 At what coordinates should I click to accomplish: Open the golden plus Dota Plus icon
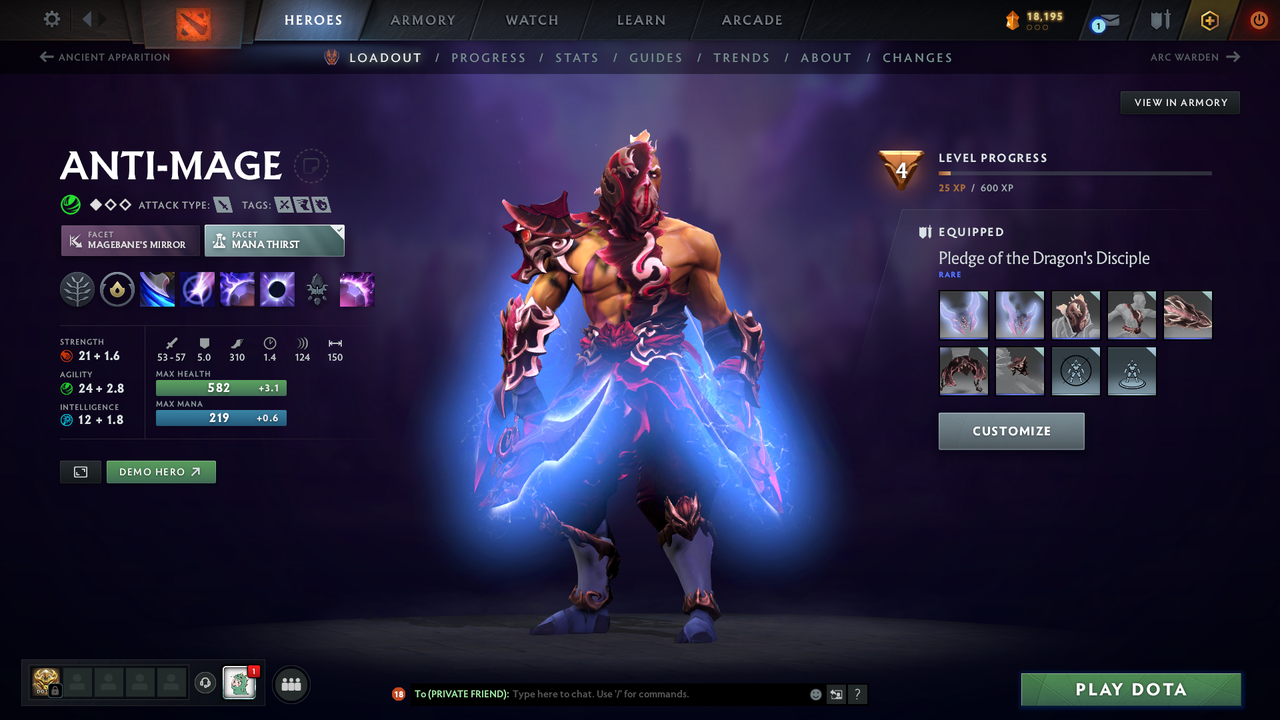pos(1209,20)
